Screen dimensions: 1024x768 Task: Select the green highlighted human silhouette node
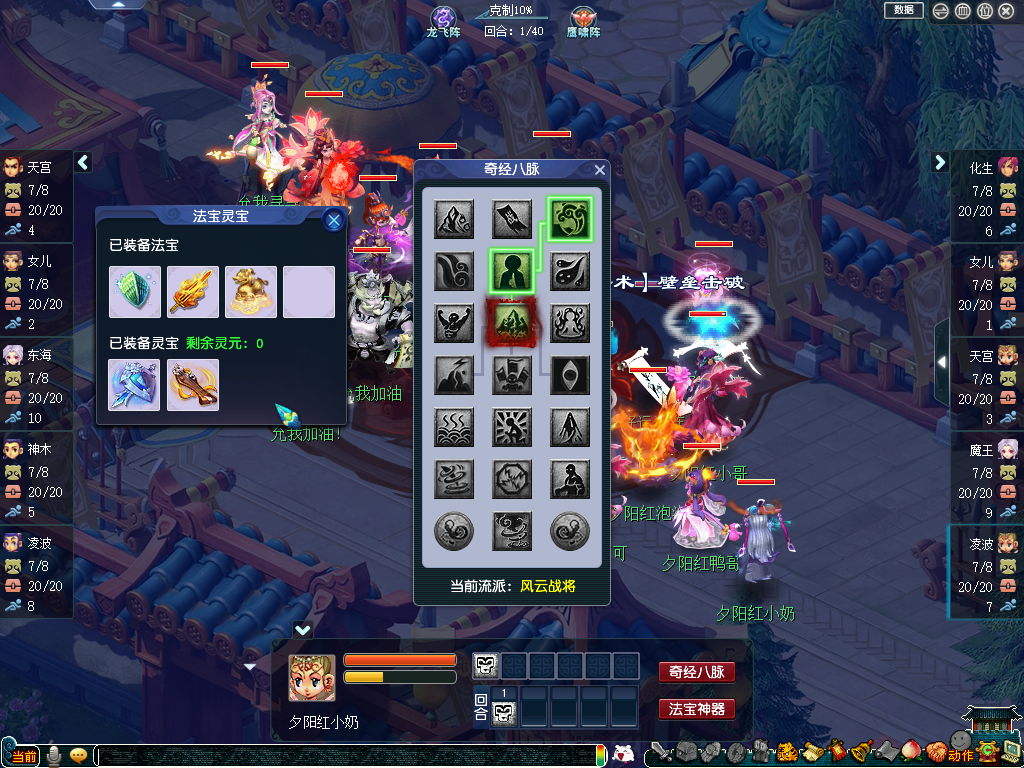[512, 271]
